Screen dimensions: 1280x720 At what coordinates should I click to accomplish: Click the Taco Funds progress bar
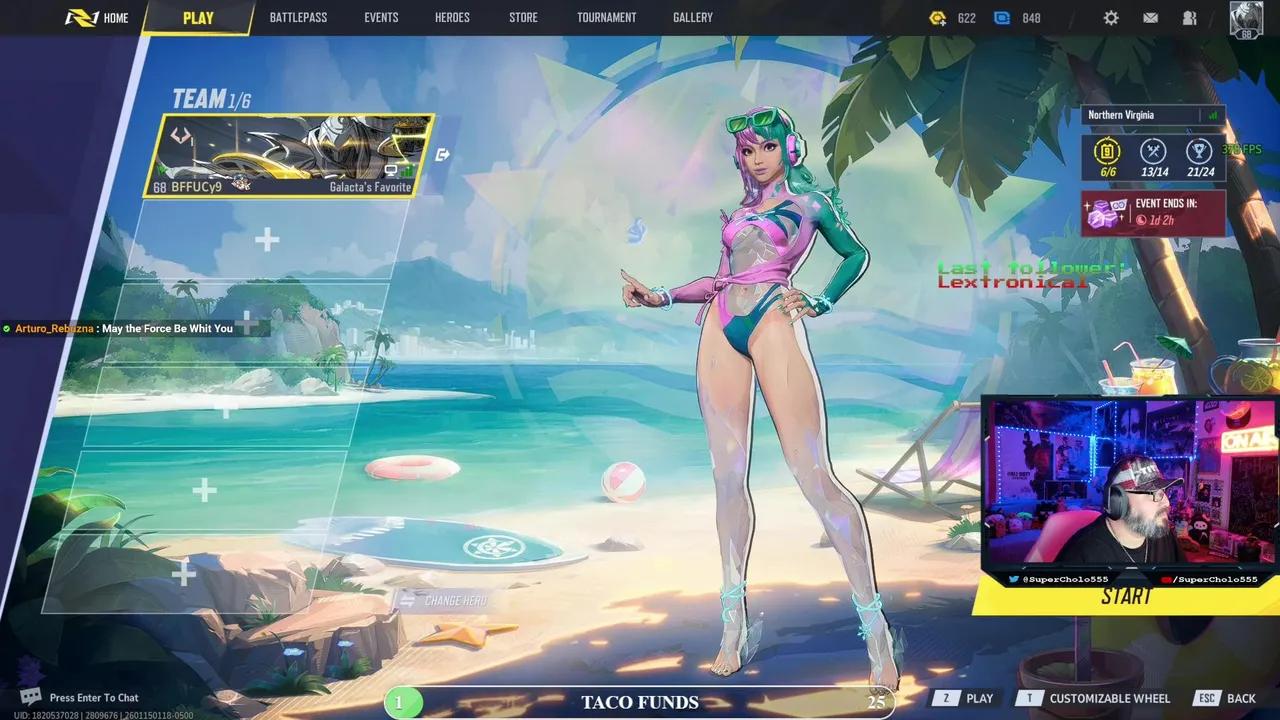[x=640, y=702]
